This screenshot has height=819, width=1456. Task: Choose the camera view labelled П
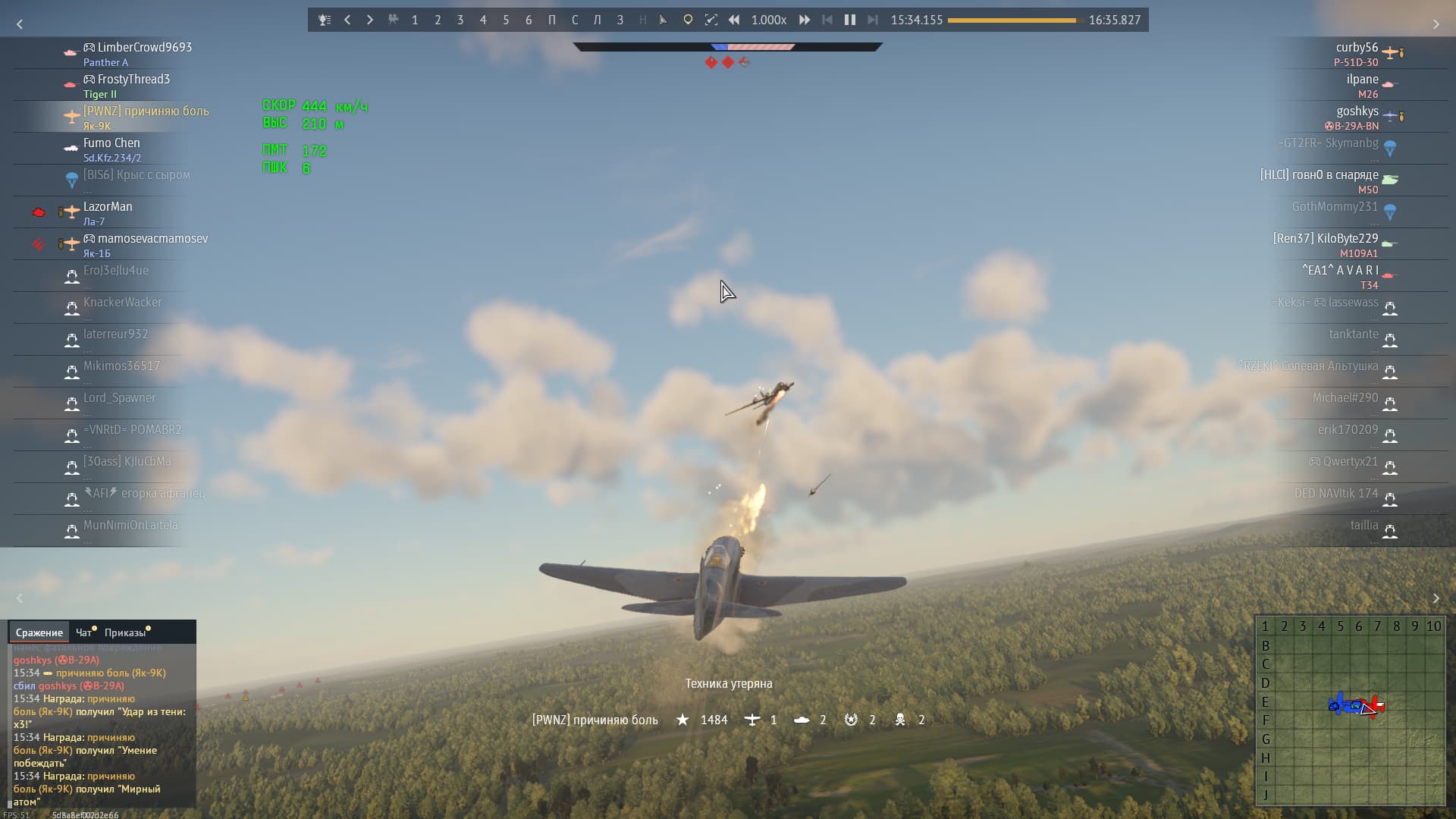click(551, 20)
